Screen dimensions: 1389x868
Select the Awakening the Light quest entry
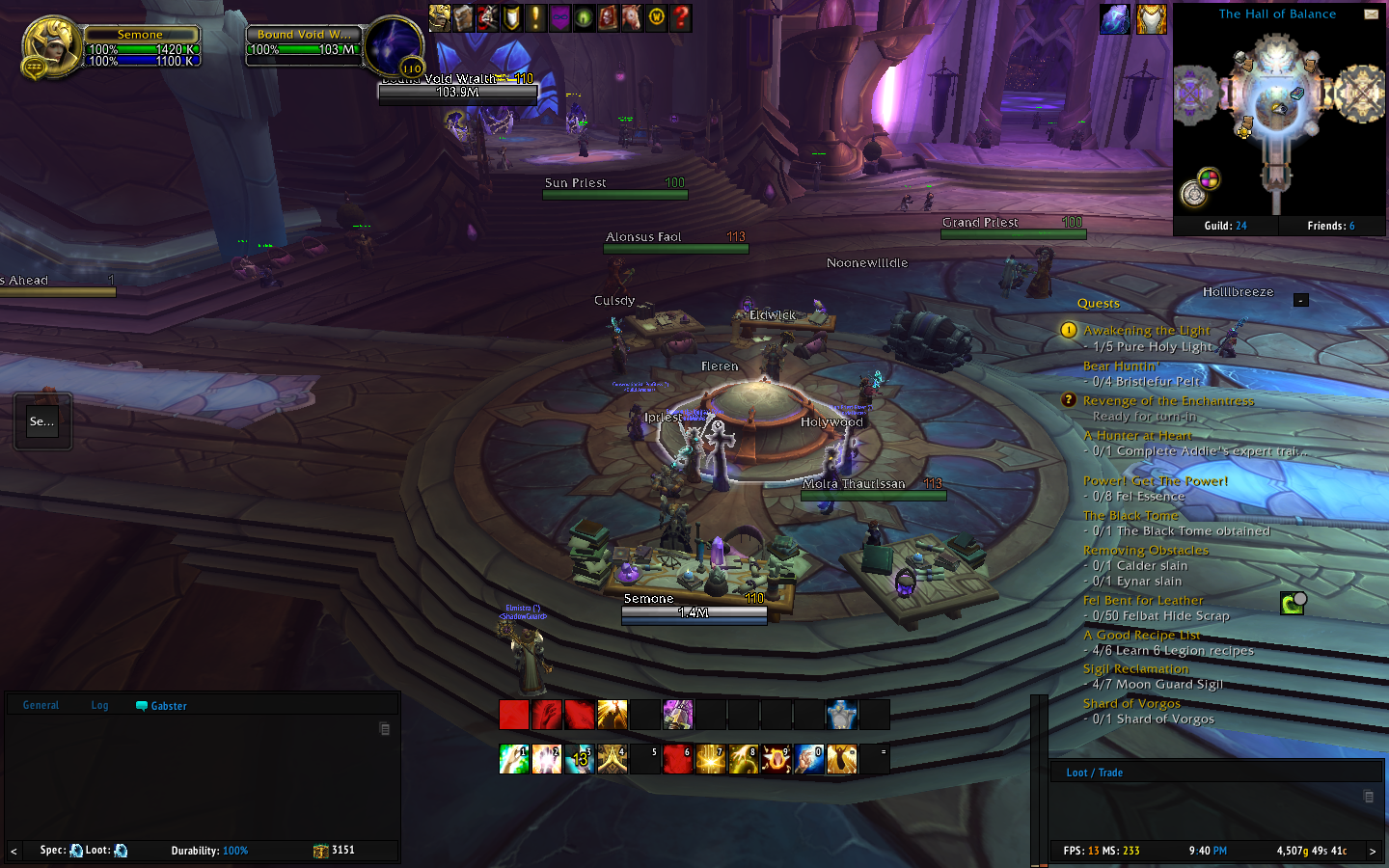click(x=1146, y=330)
